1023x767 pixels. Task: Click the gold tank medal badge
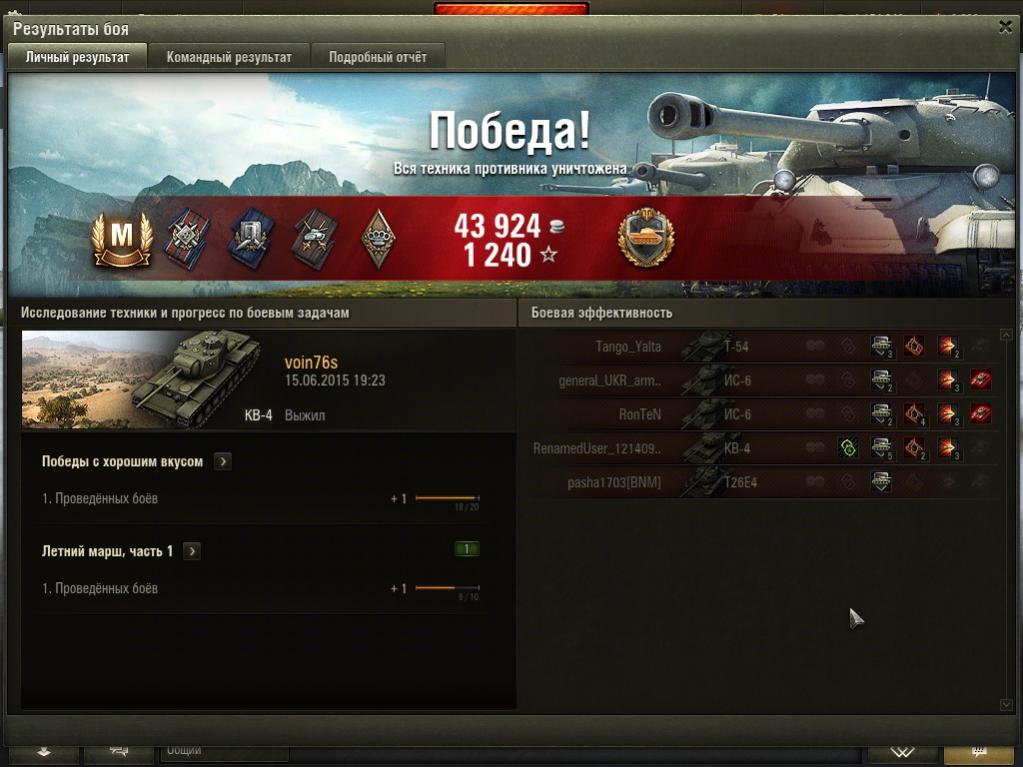[645, 237]
